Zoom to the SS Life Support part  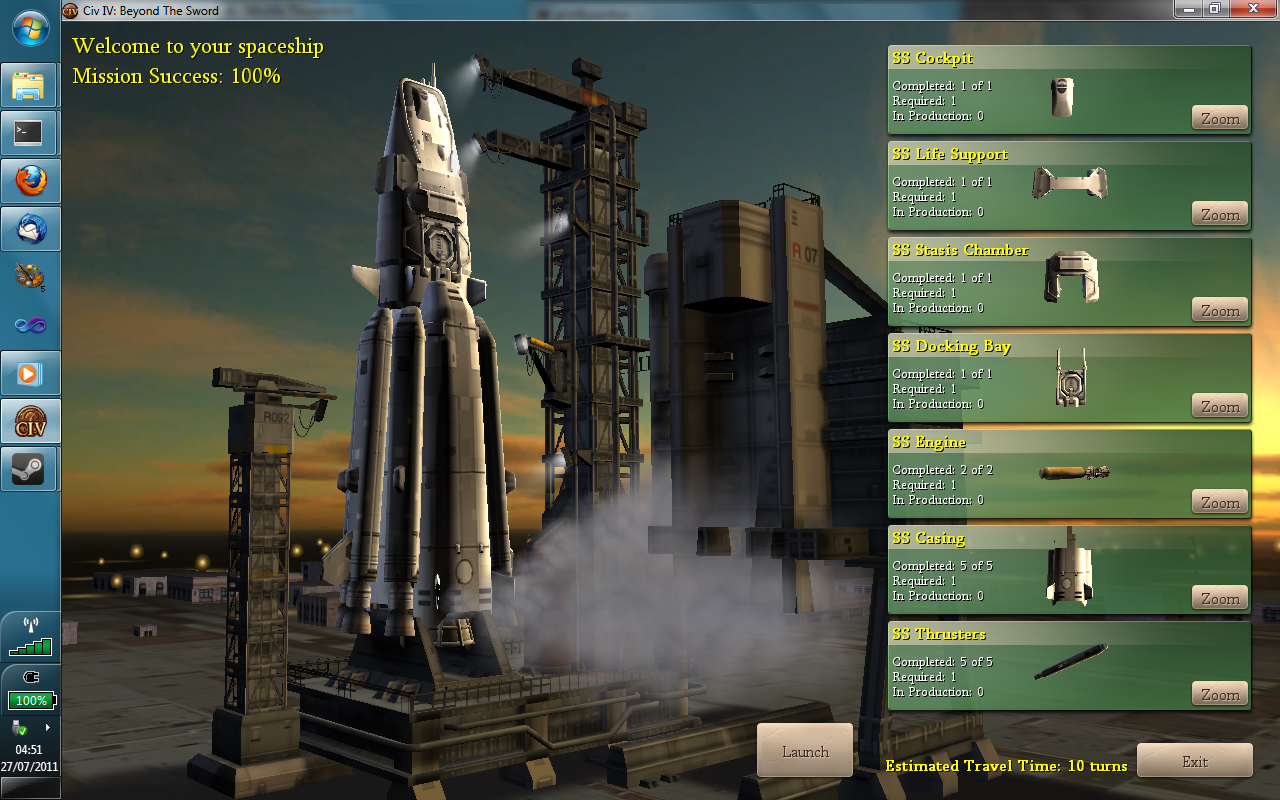pyautogui.click(x=1220, y=214)
